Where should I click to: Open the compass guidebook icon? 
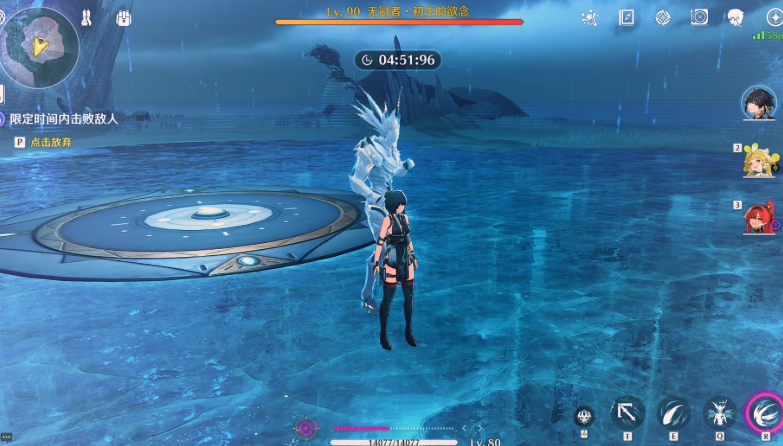point(627,17)
